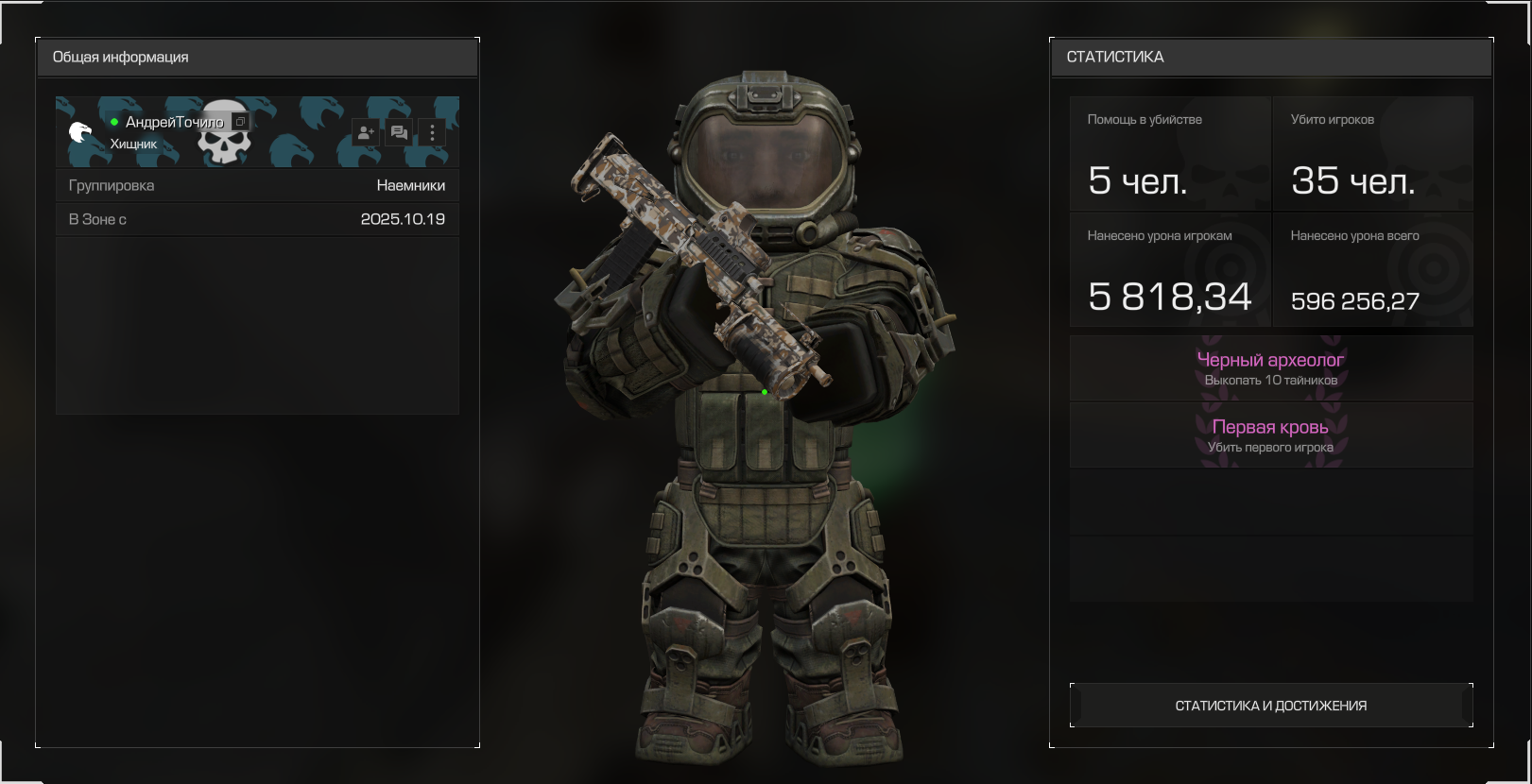Open chat with this player
This screenshot has width=1532, height=784.
399,133
